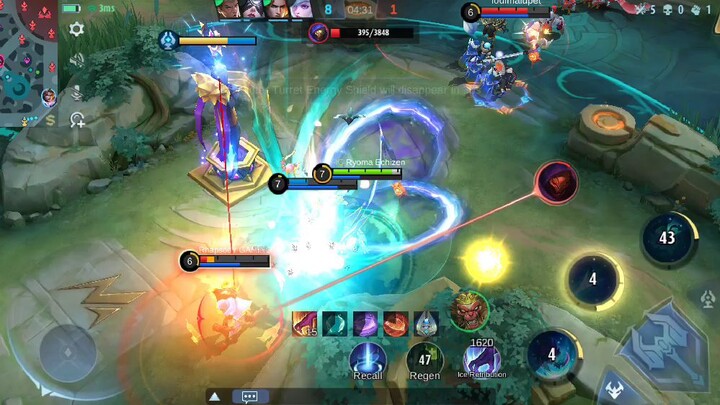Toggle the microphone voice chat icon
Image resolution: width=720 pixels, height=405 pixels.
(x=76, y=90)
